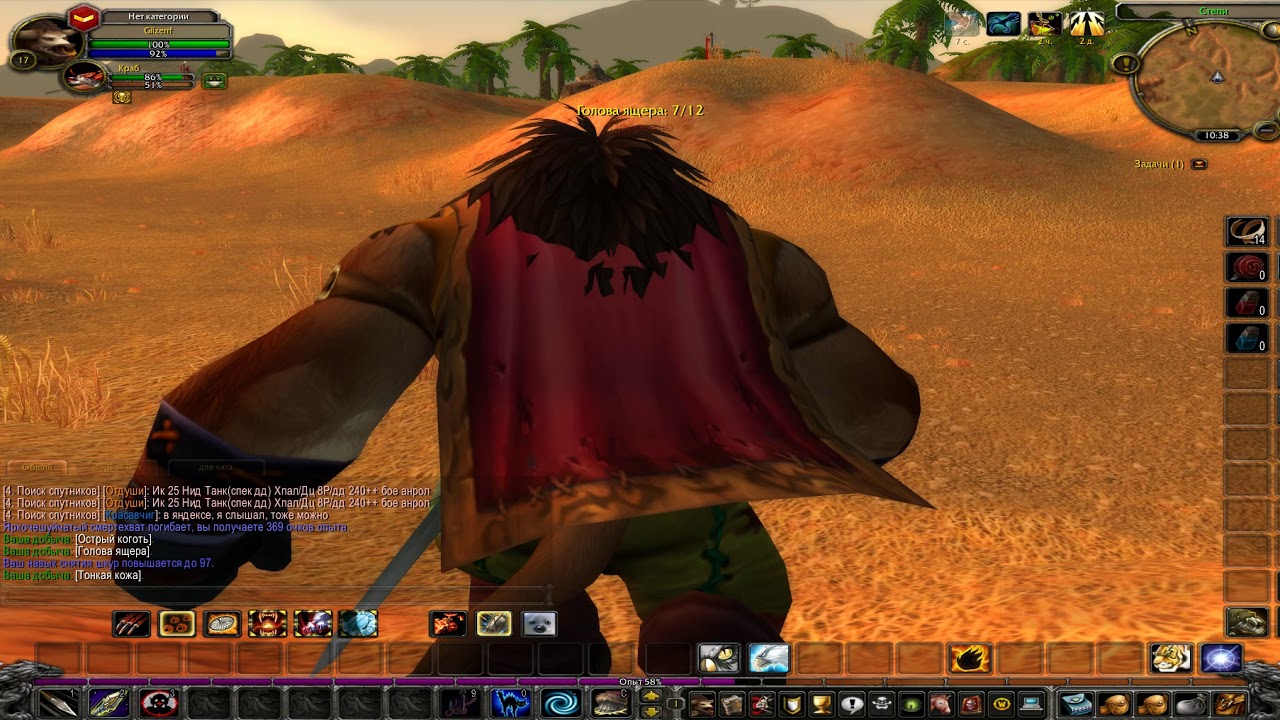
Task: Open the achievements goblet micro menu button
Action: click(821, 703)
